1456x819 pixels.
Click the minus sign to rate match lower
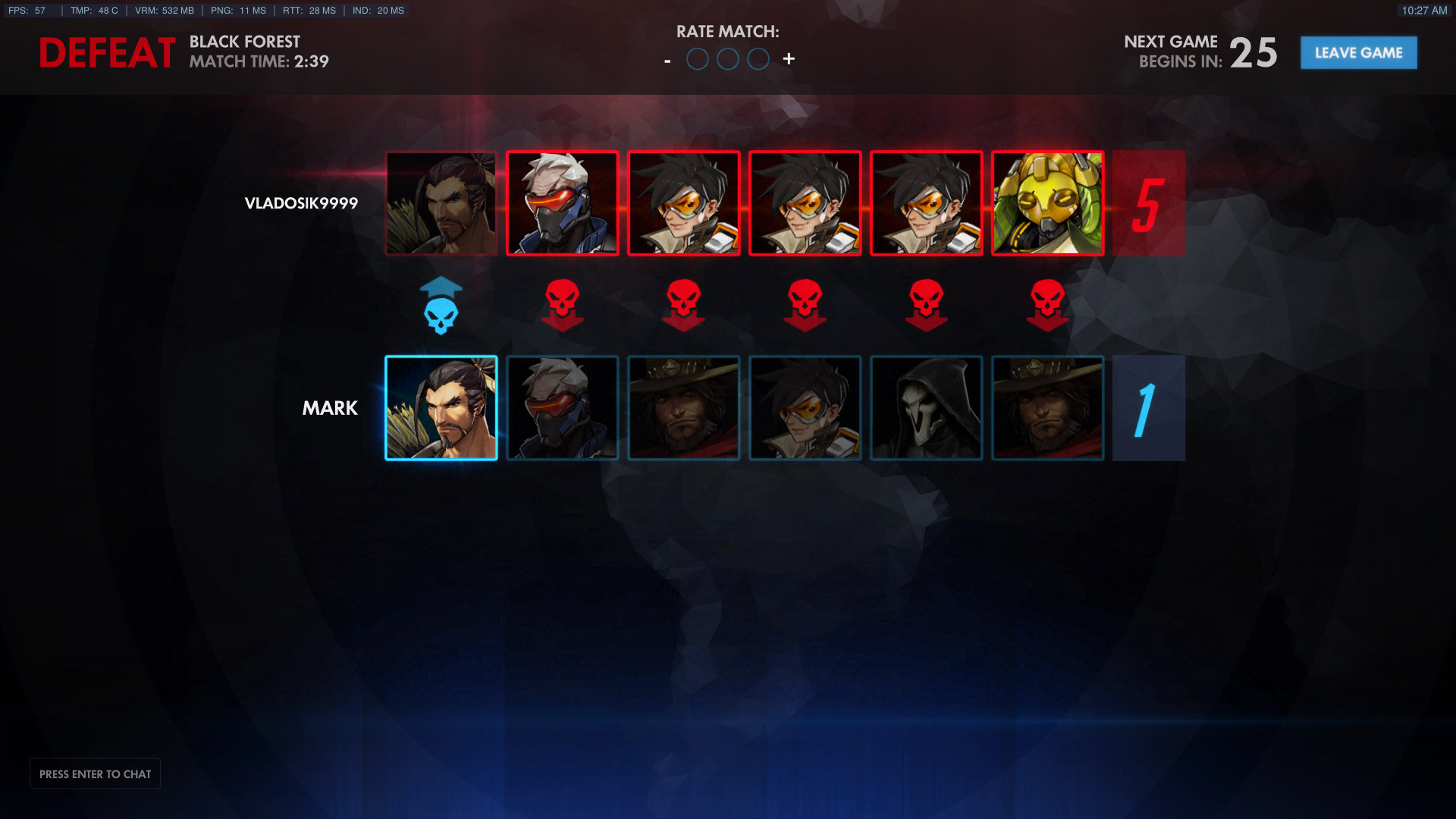[667, 61]
